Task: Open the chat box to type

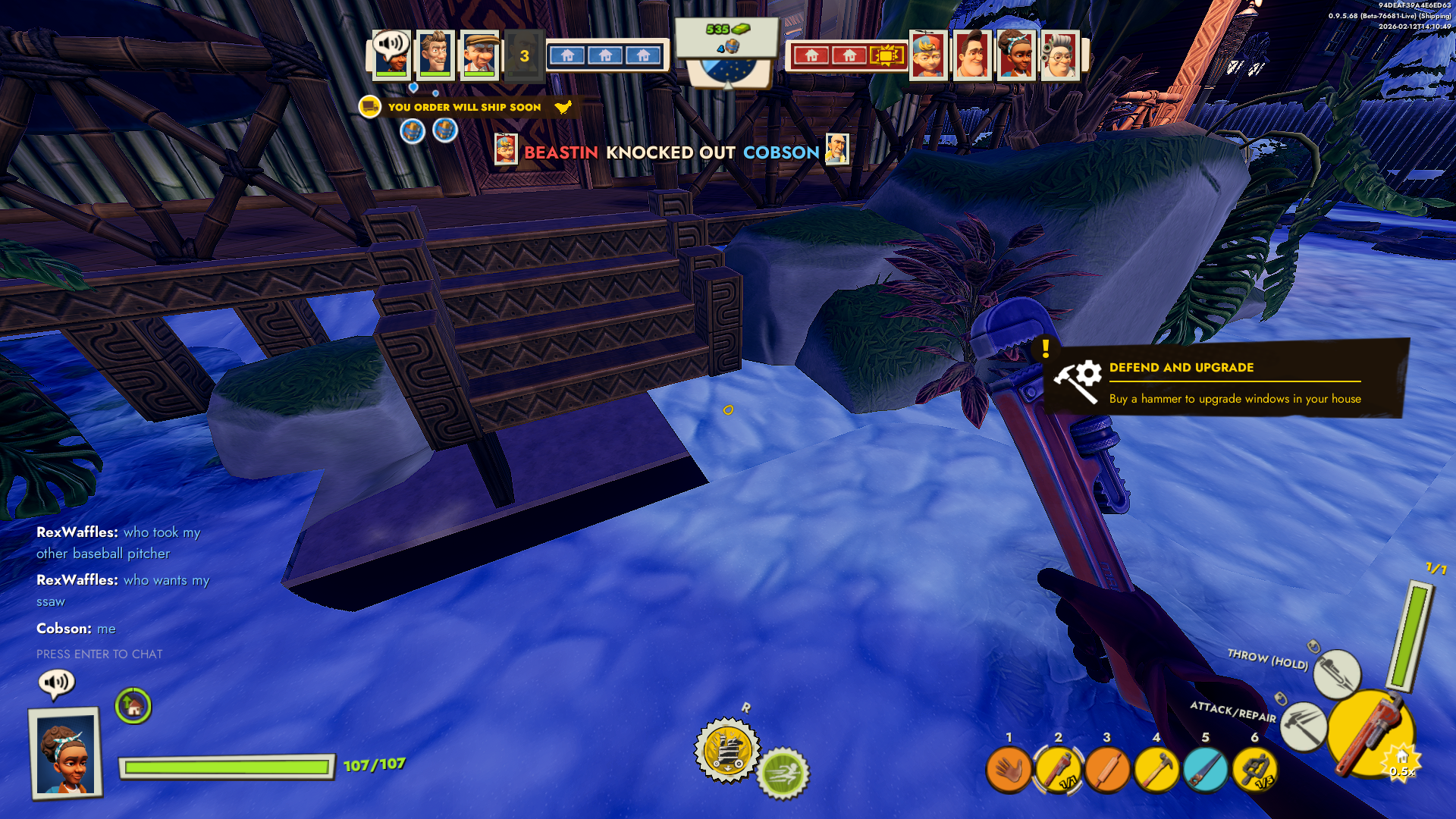Action: pyautogui.click(x=99, y=654)
